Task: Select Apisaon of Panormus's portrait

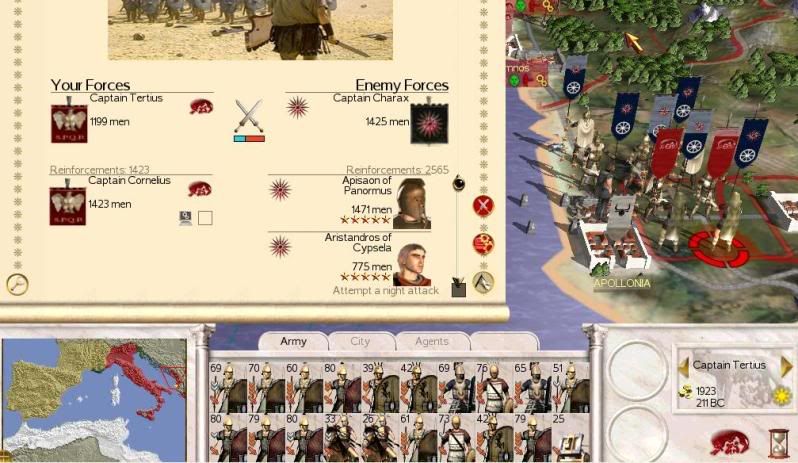Action: click(412, 205)
